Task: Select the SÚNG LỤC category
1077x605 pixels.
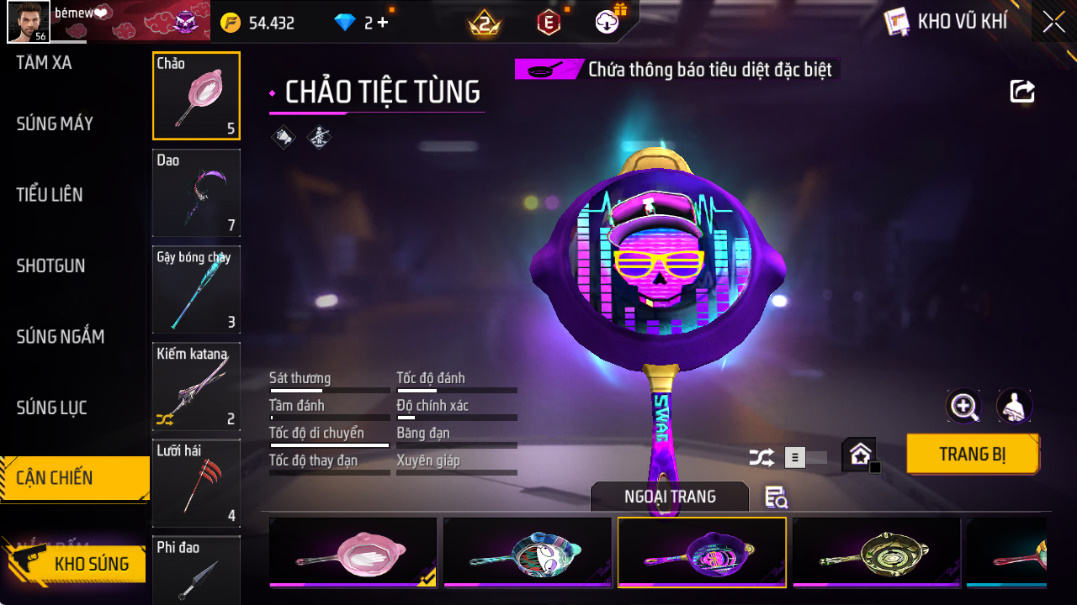Action: tap(52, 408)
